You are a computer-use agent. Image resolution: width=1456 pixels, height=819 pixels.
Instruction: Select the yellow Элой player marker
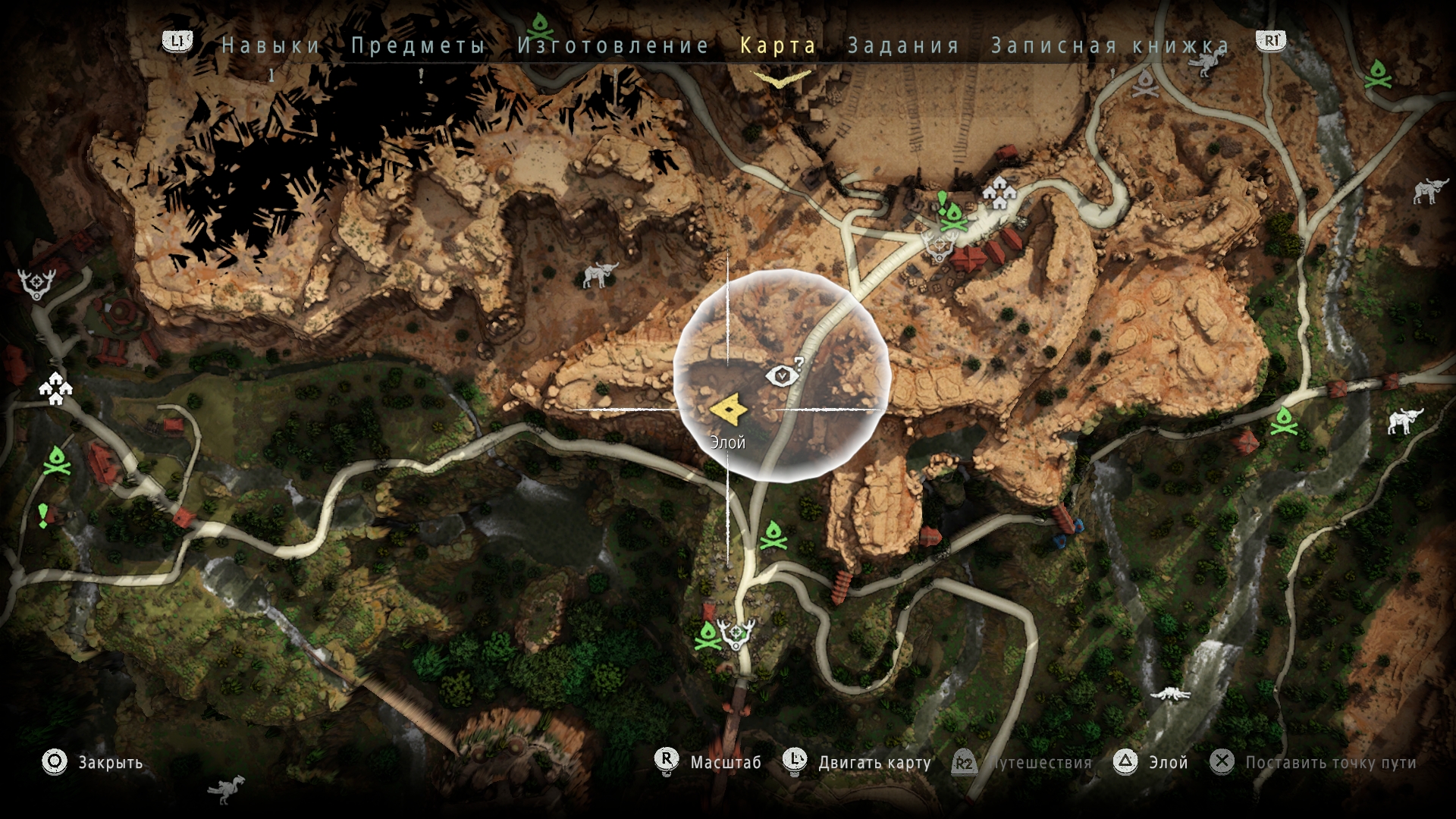tap(729, 410)
